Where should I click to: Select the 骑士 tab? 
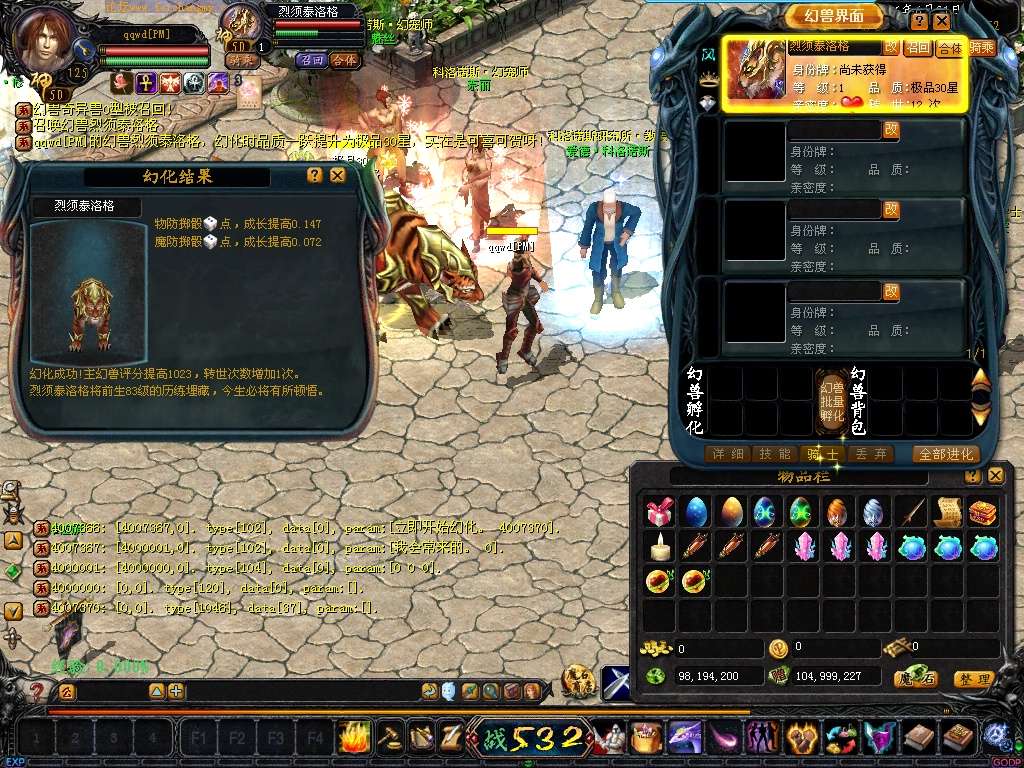click(821, 454)
